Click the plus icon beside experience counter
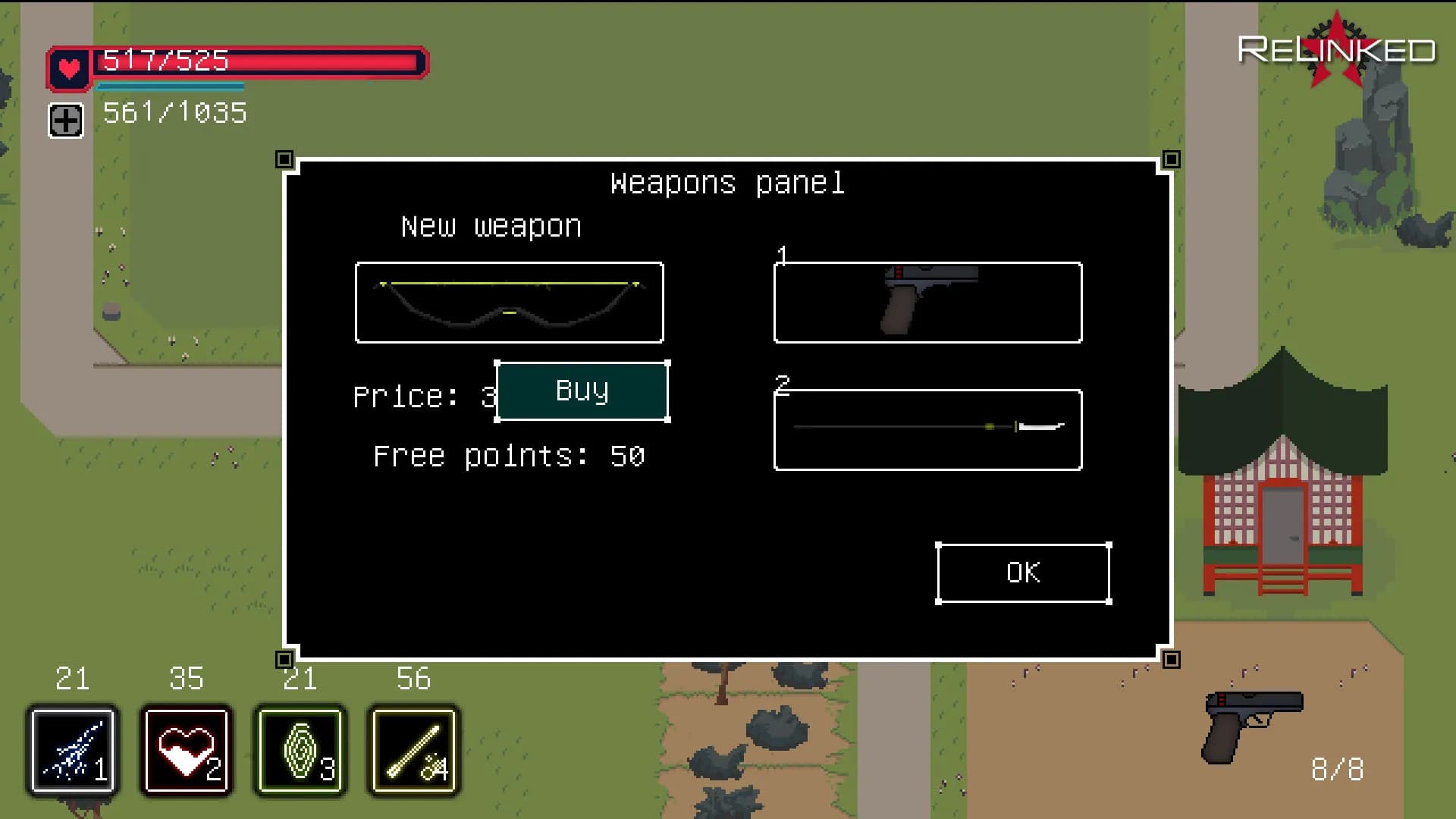The width and height of the screenshot is (1456, 819). (x=66, y=121)
